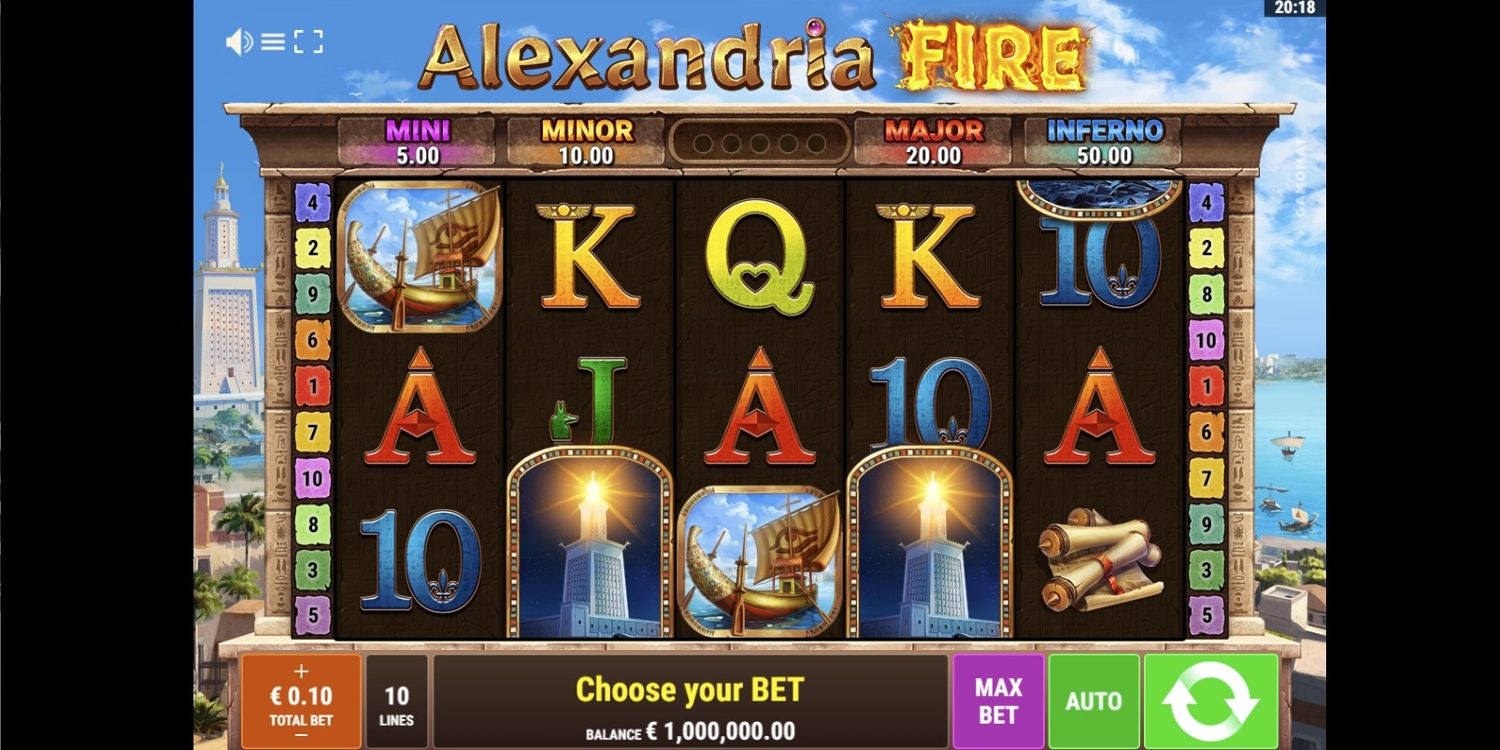The image size is (1500, 750).
Task: Toggle sound with the speaker icon
Action: pos(238,42)
